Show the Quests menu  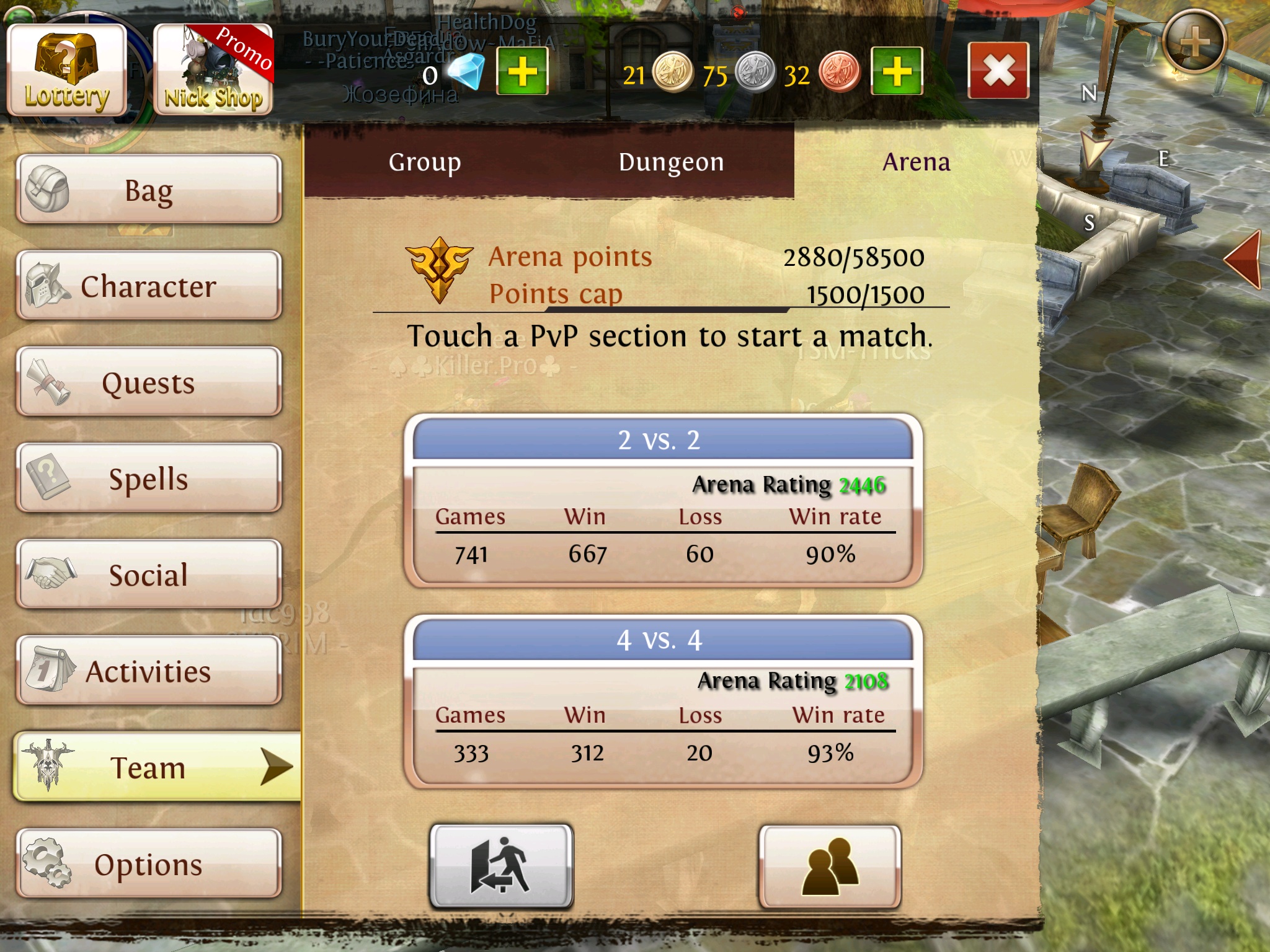click(149, 382)
